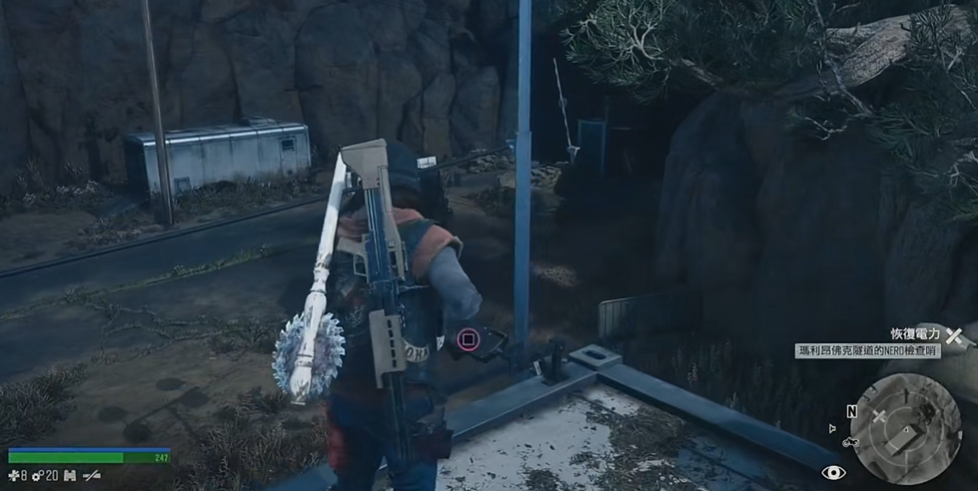Screen dimensions: 978x491
Task: Click the slashed item icon after the binoculars
Action: 92,476
